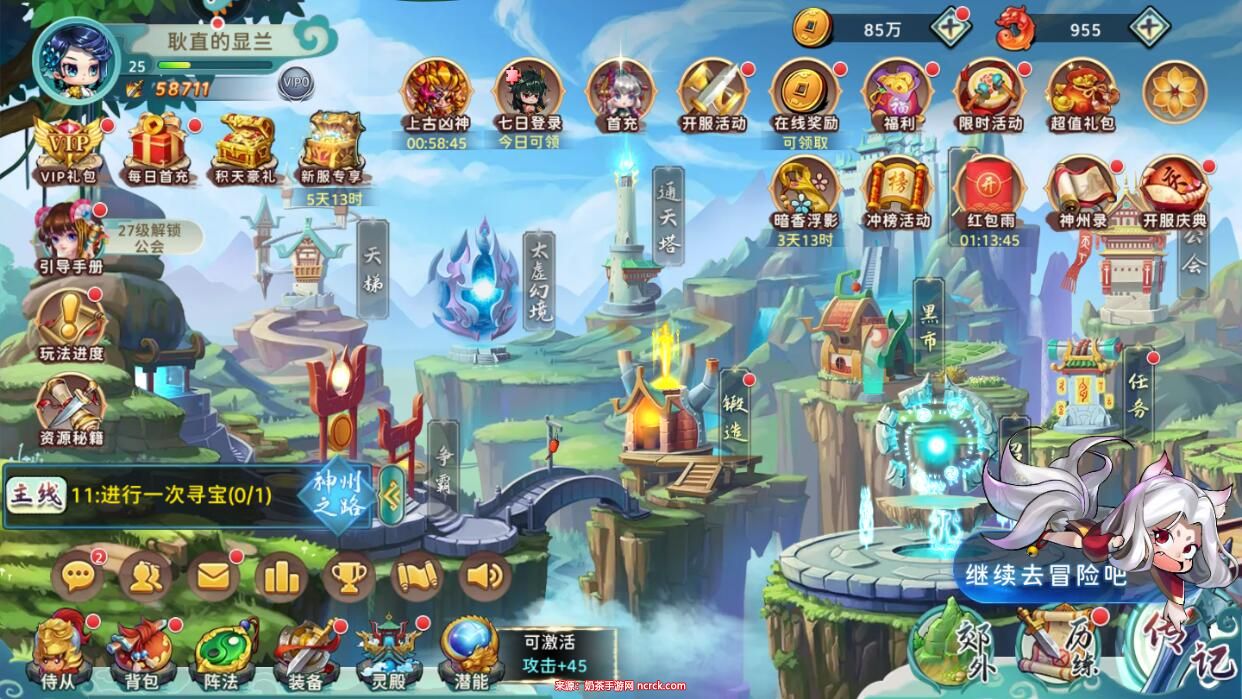Open the VIP礼包 gift pack
Viewport: 1242px width, 699px height.
tap(67, 148)
